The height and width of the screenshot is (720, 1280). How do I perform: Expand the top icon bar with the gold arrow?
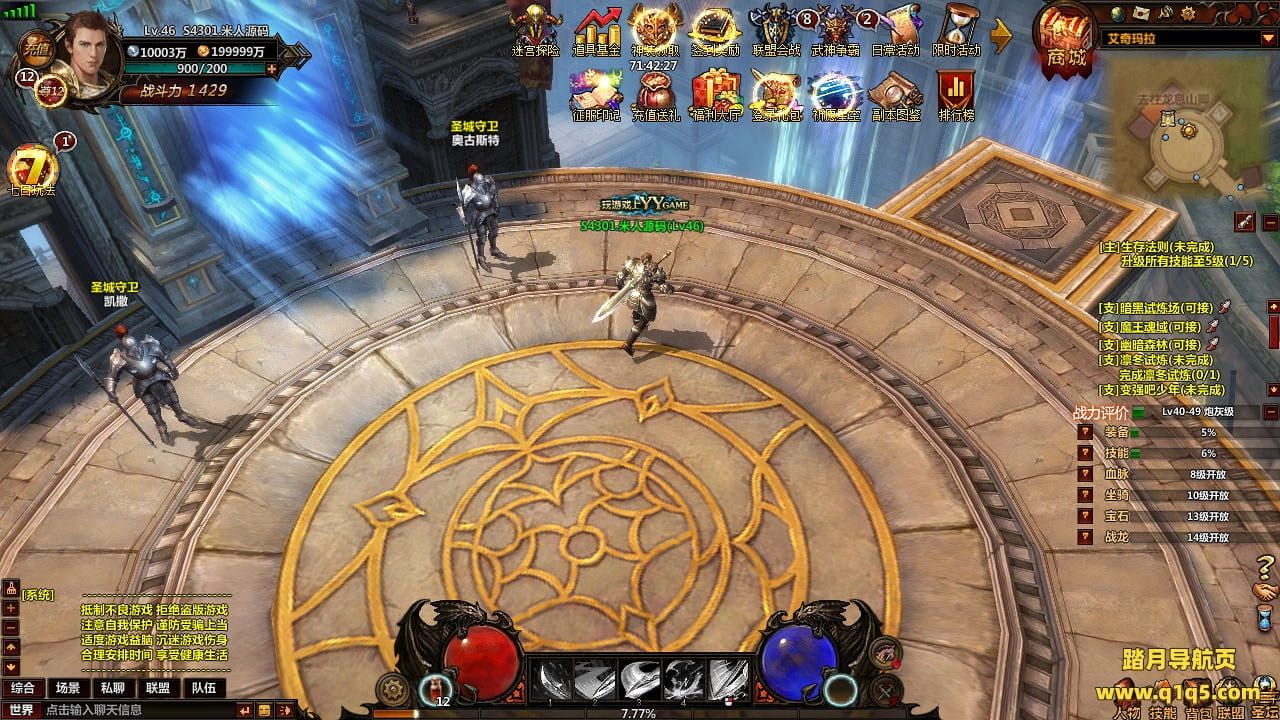point(1002,38)
